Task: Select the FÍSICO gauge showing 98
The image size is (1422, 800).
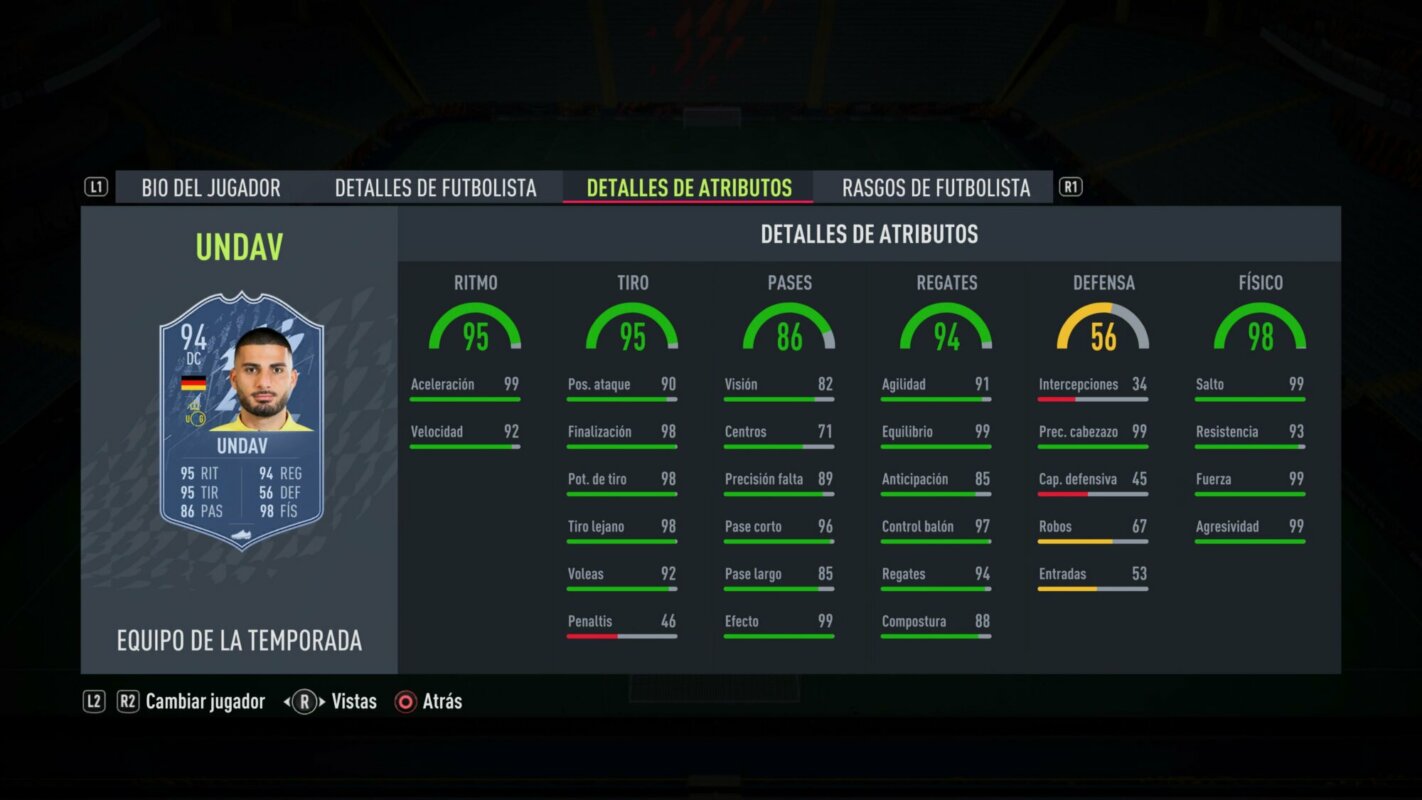Action: [x=1262, y=325]
